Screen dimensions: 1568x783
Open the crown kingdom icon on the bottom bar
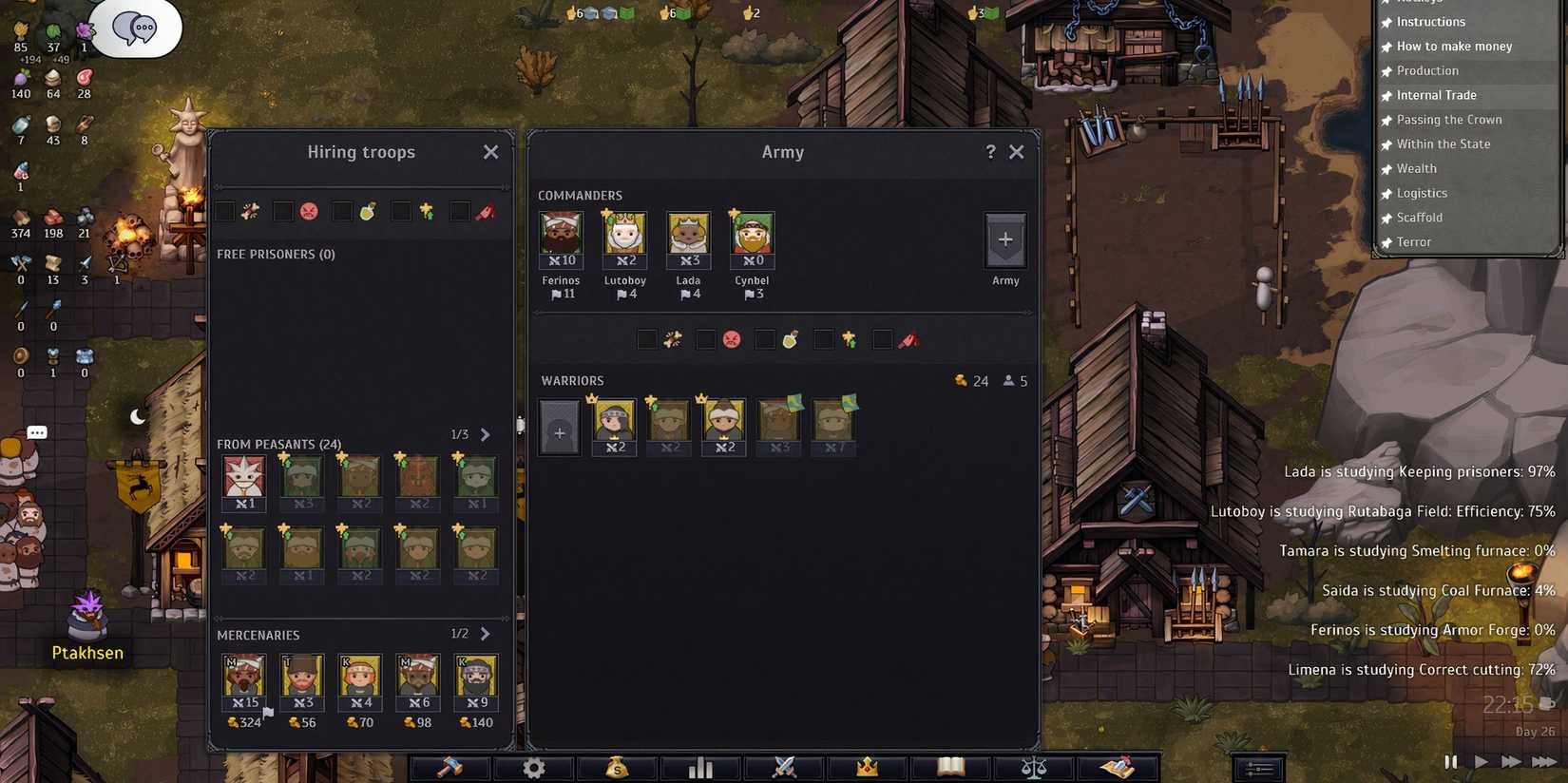(x=866, y=767)
